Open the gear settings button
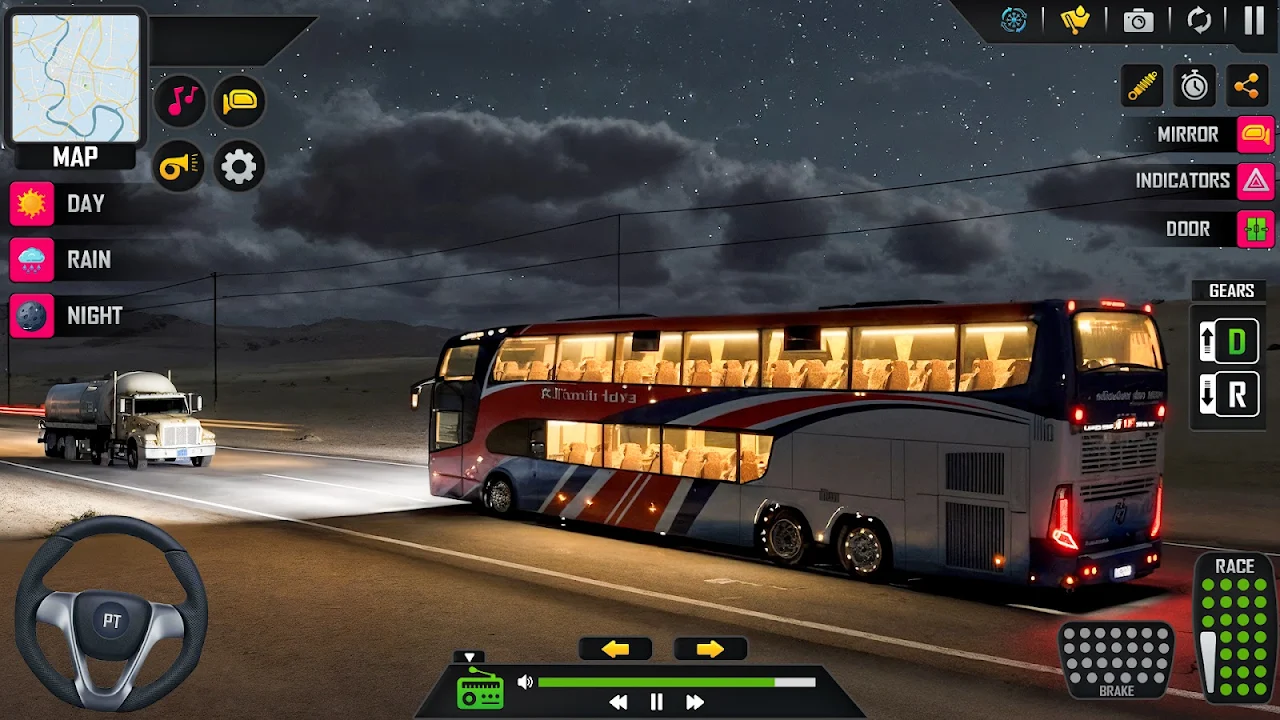 pyautogui.click(x=238, y=167)
